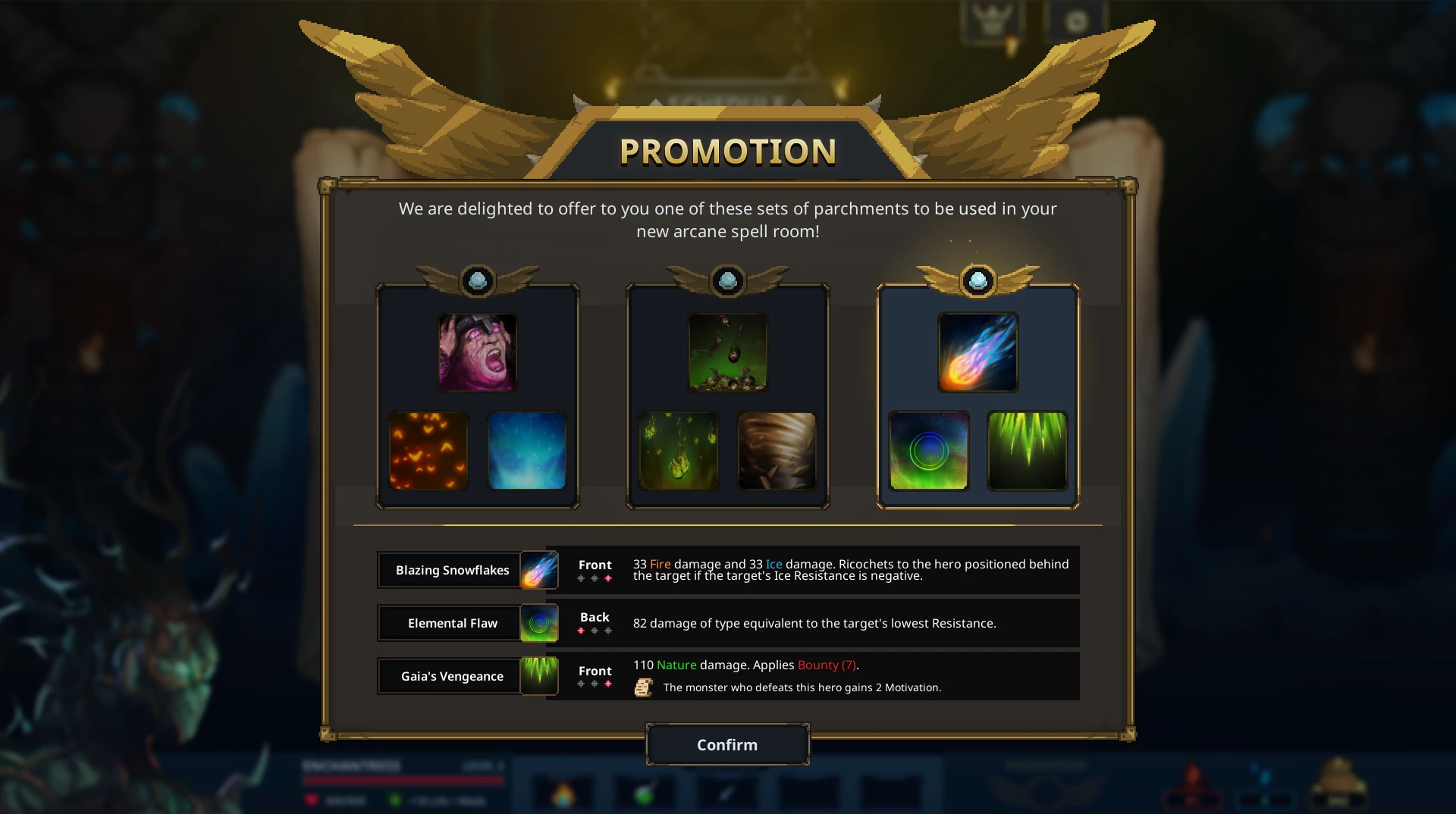The height and width of the screenshot is (814, 1456).
Task: Pick the brown tornado spell icon
Action: pyautogui.click(x=777, y=451)
